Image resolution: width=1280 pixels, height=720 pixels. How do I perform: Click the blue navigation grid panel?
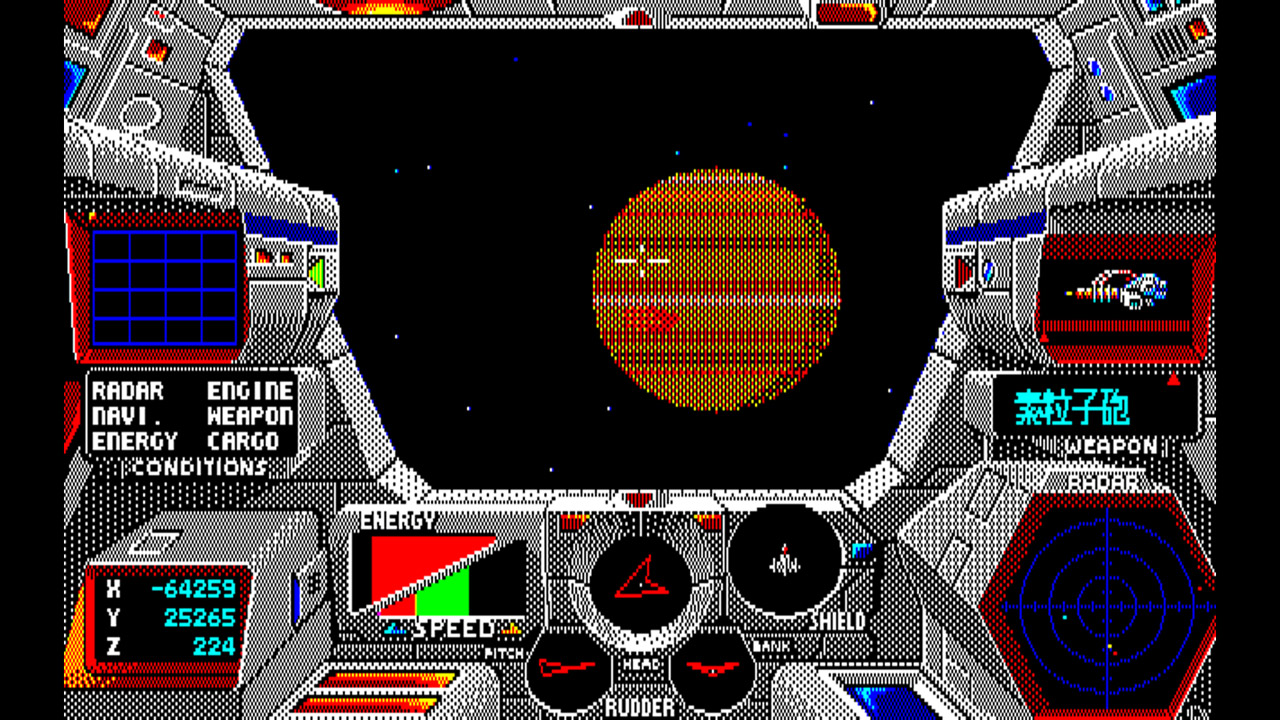pyautogui.click(x=165, y=290)
